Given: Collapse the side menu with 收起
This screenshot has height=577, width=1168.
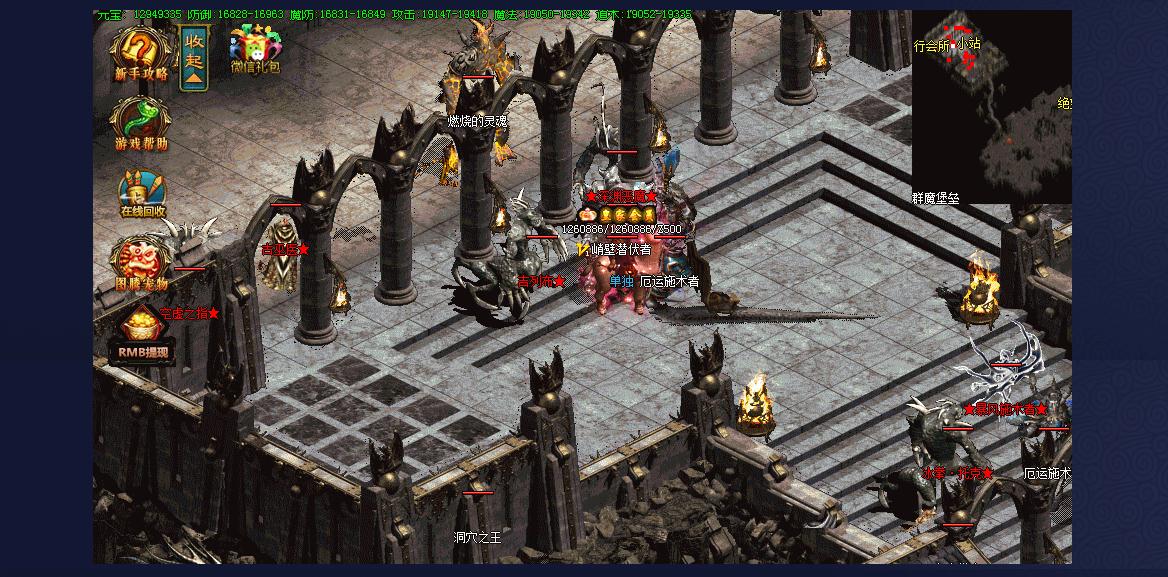Looking at the screenshot, I should pos(194,58).
